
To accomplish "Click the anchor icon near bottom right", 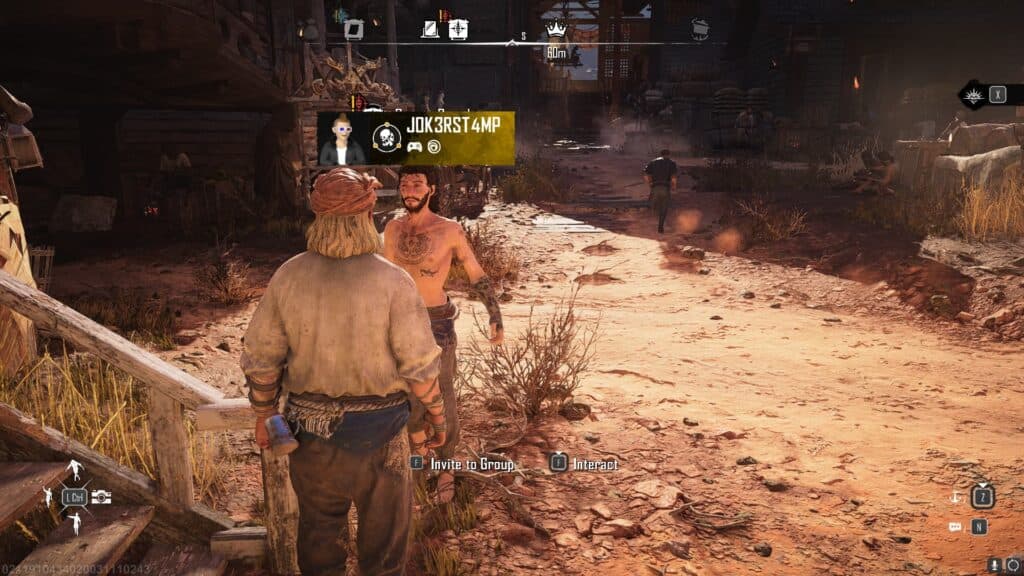I will coord(955,497).
